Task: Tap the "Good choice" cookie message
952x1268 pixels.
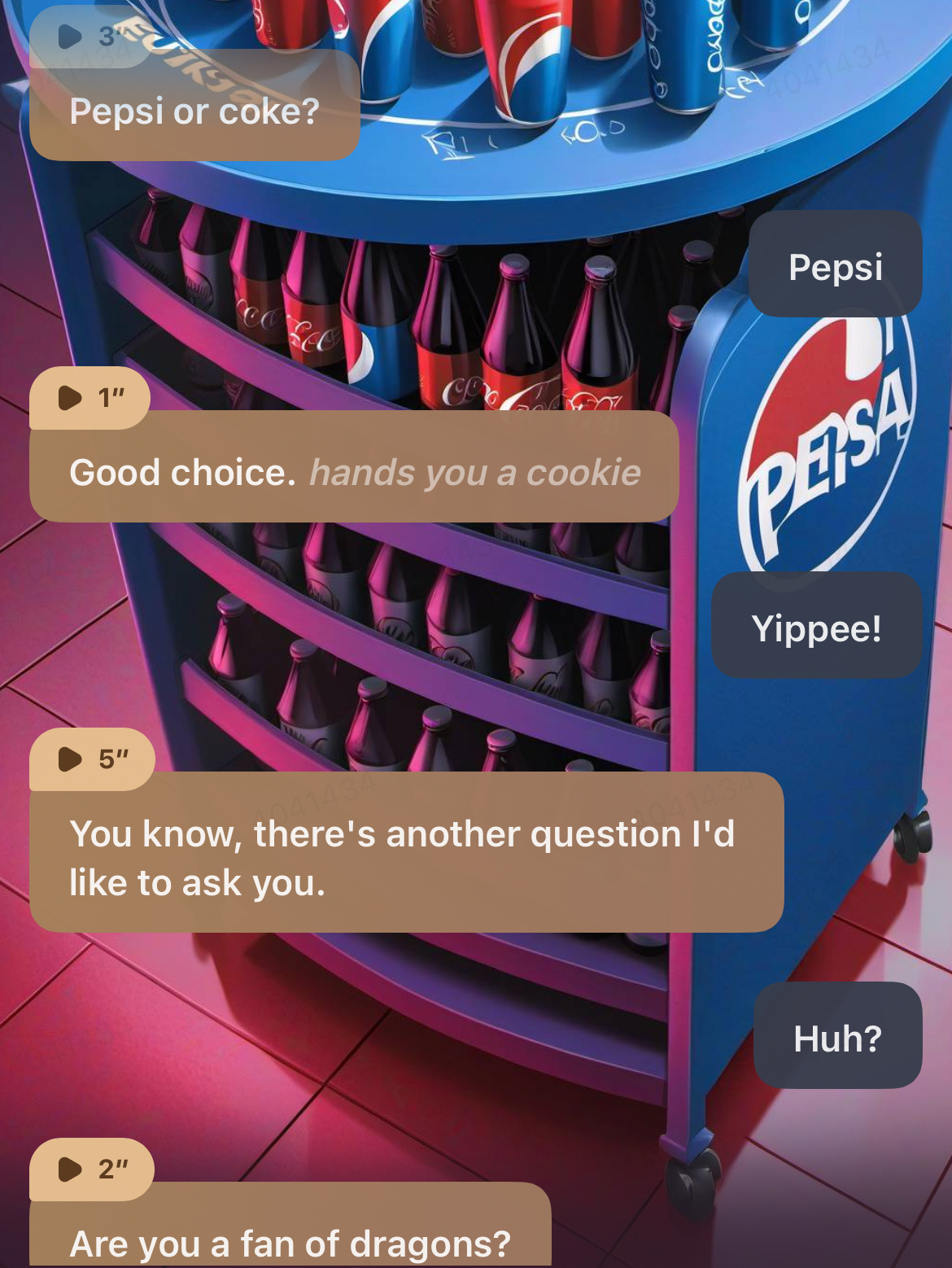Action: [x=354, y=473]
